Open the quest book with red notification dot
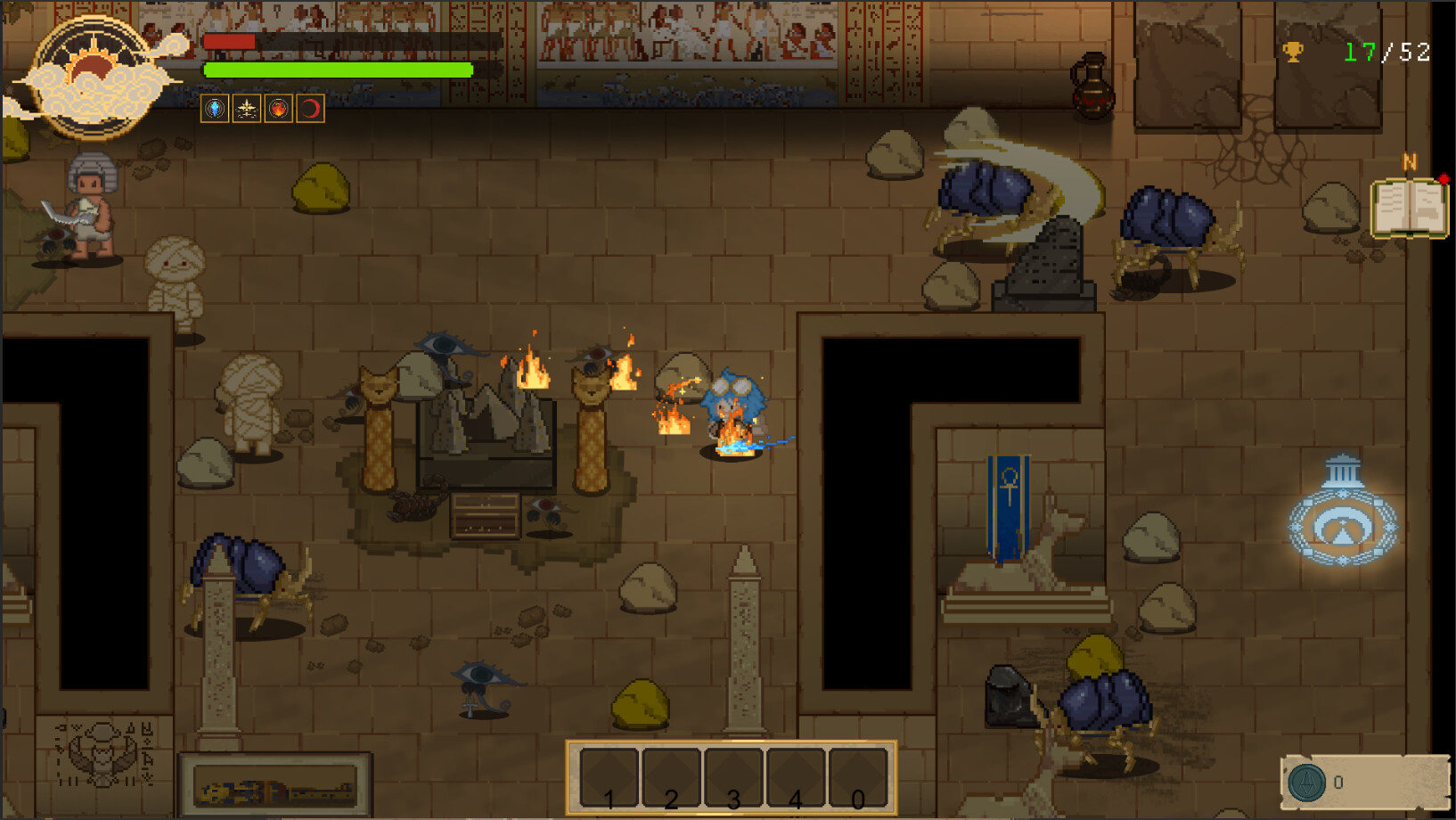This screenshot has width=1456, height=820. pyautogui.click(x=1411, y=207)
